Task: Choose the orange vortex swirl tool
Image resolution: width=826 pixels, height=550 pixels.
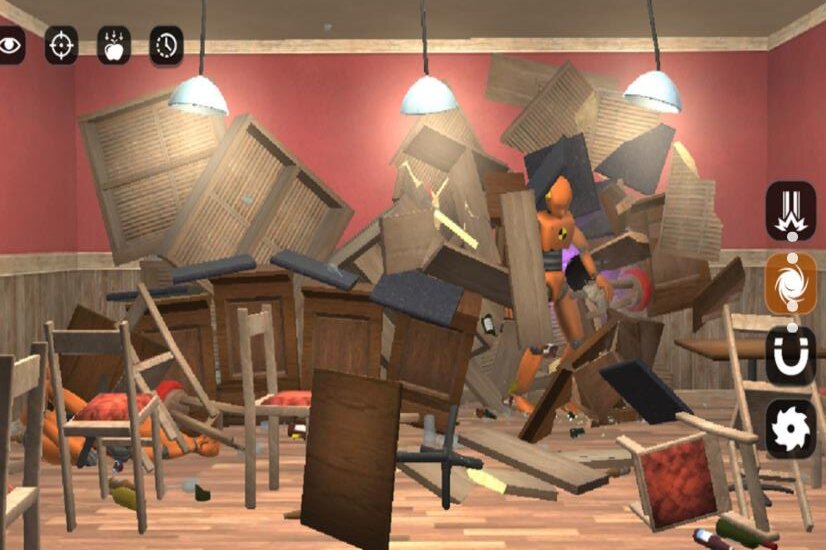Action: tap(791, 283)
